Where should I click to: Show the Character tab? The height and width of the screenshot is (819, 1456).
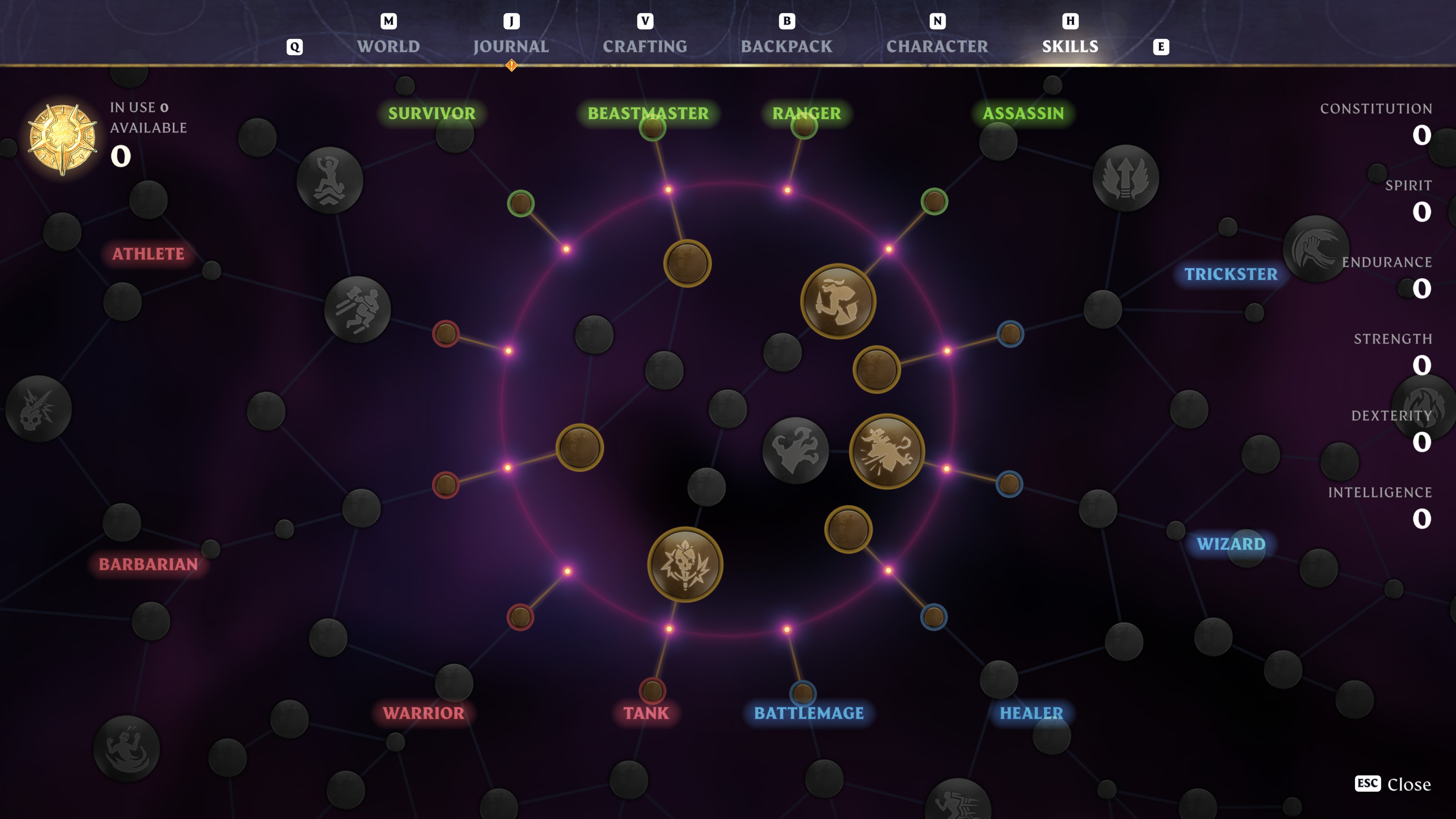click(937, 46)
